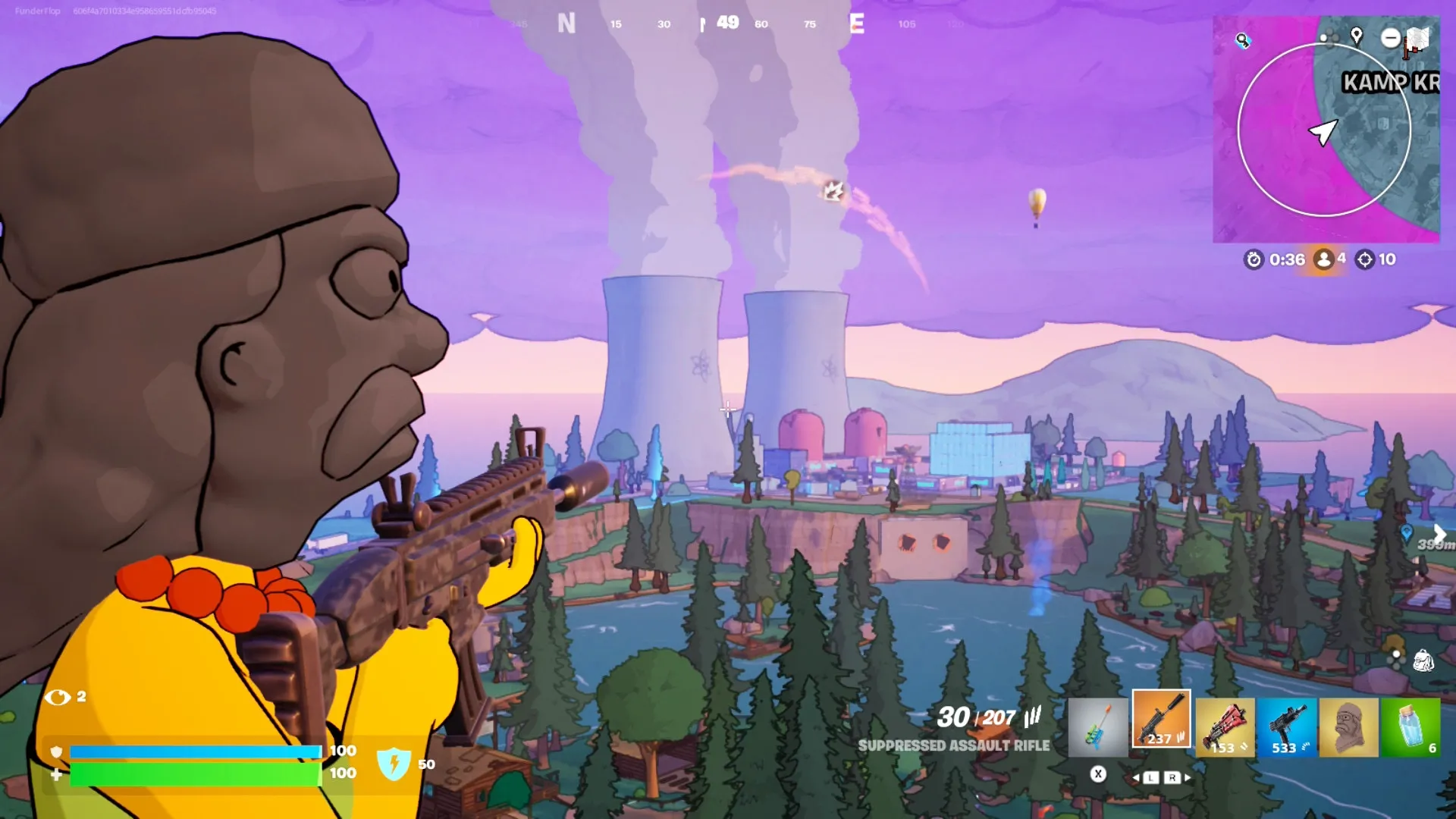The image size is (1456, 819).
Task: Click the players remaining icon
Action: point(1324,259)
